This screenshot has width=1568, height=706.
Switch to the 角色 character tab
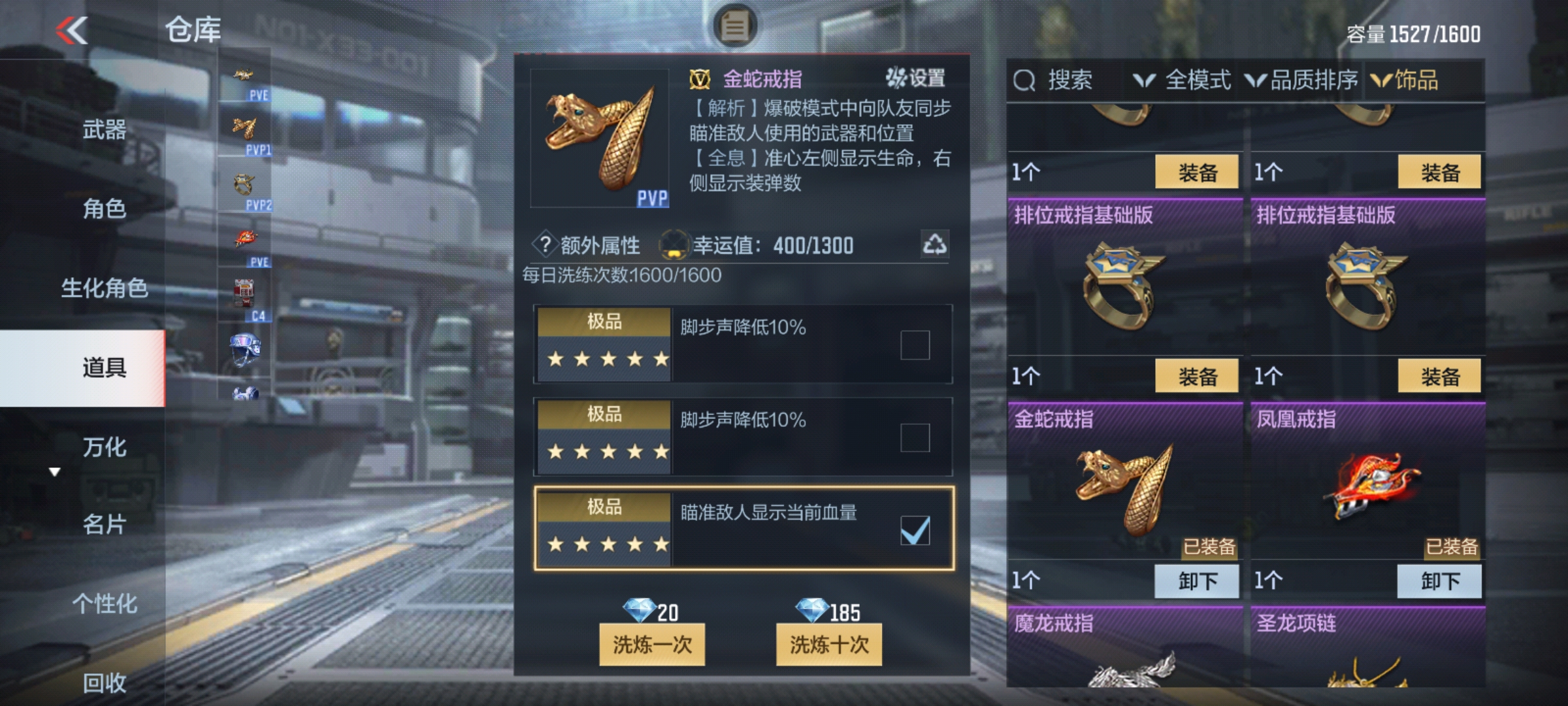105,209
